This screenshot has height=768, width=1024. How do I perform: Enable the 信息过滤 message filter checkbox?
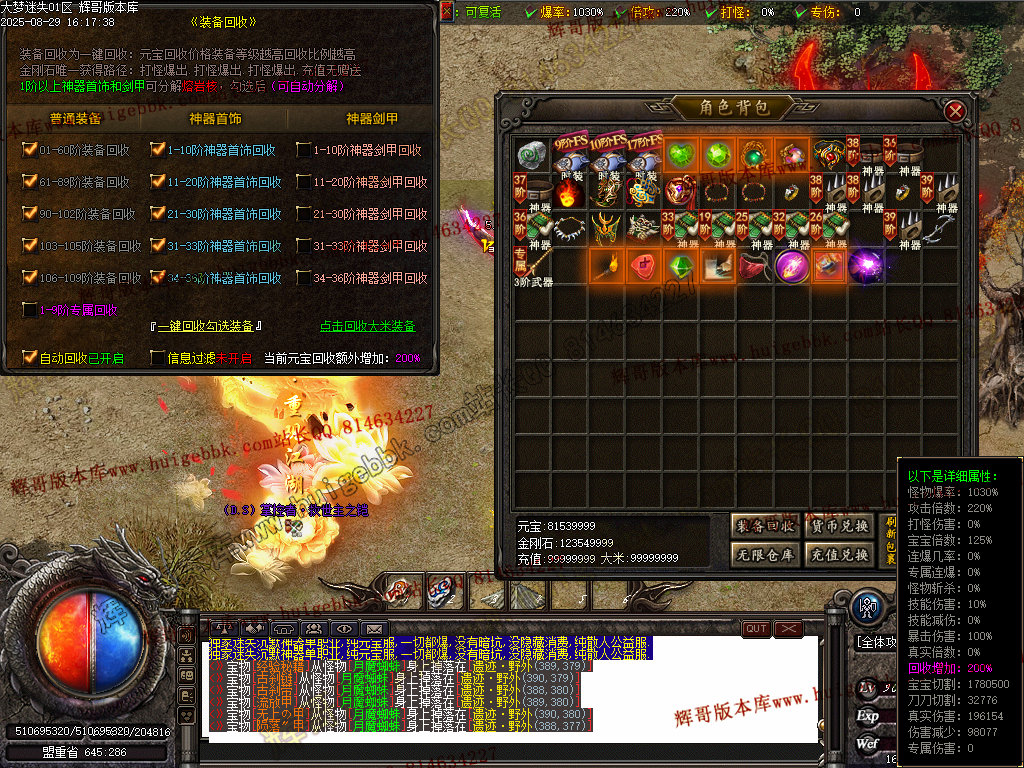157,357
